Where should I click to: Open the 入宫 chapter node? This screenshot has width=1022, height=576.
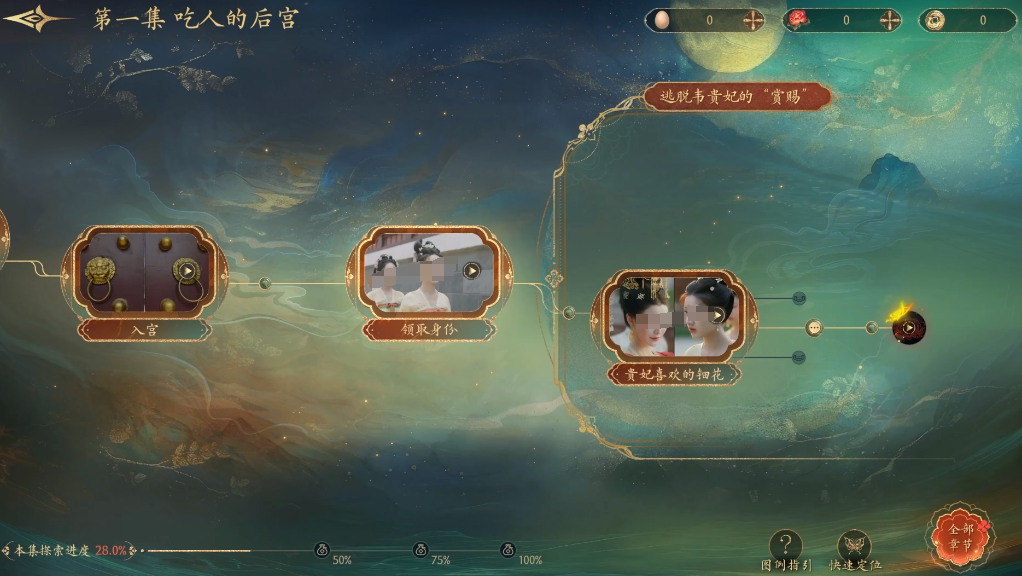[145, 272]
